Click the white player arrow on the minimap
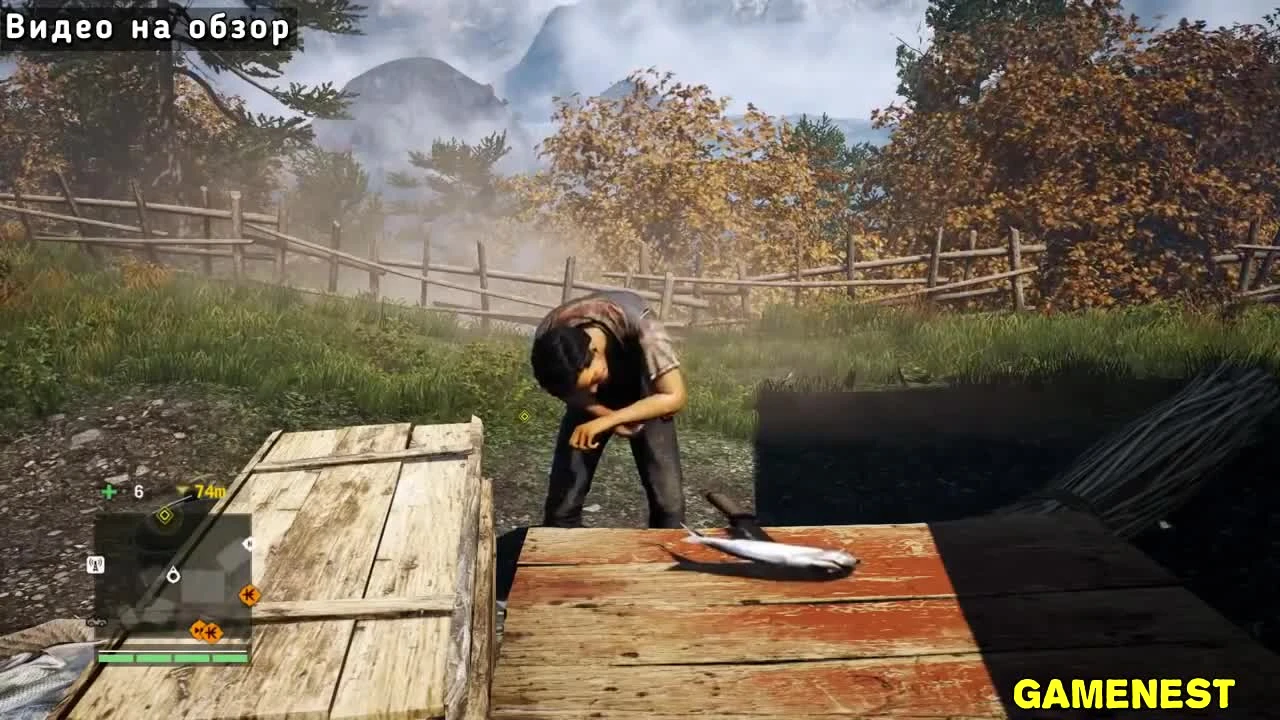This screenshot has width=1280, height=720. (173, 576)
